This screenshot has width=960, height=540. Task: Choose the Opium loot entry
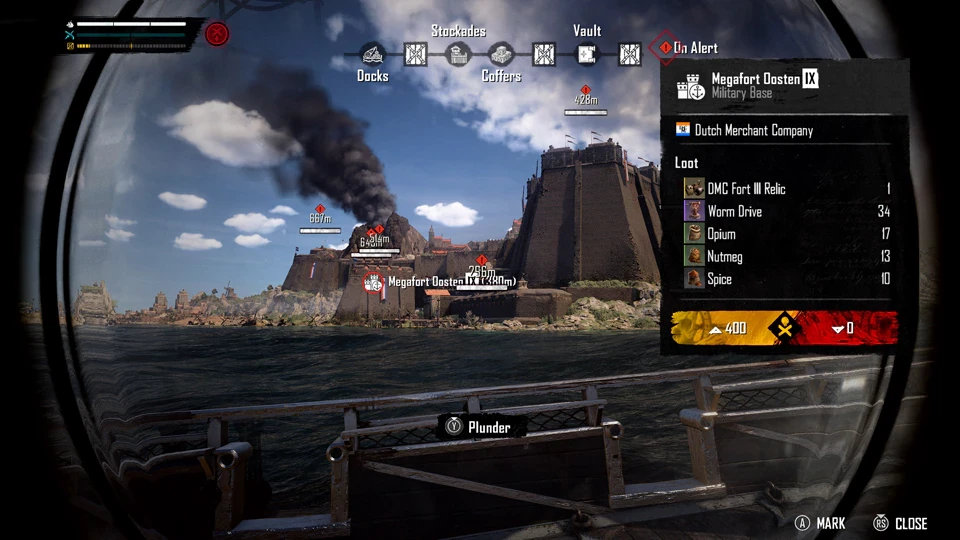[x=787, y=234]
